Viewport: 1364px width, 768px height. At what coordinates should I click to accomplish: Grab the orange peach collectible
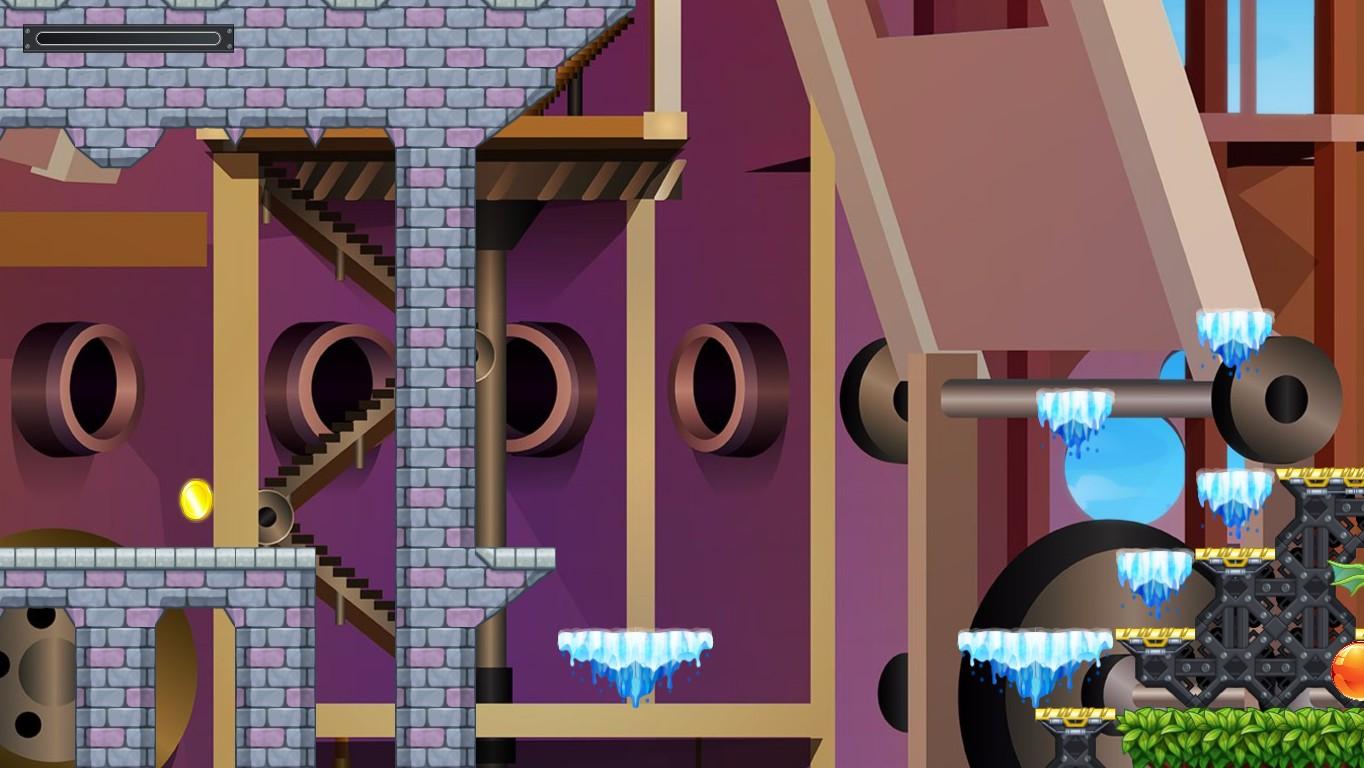click(1350, 666)
